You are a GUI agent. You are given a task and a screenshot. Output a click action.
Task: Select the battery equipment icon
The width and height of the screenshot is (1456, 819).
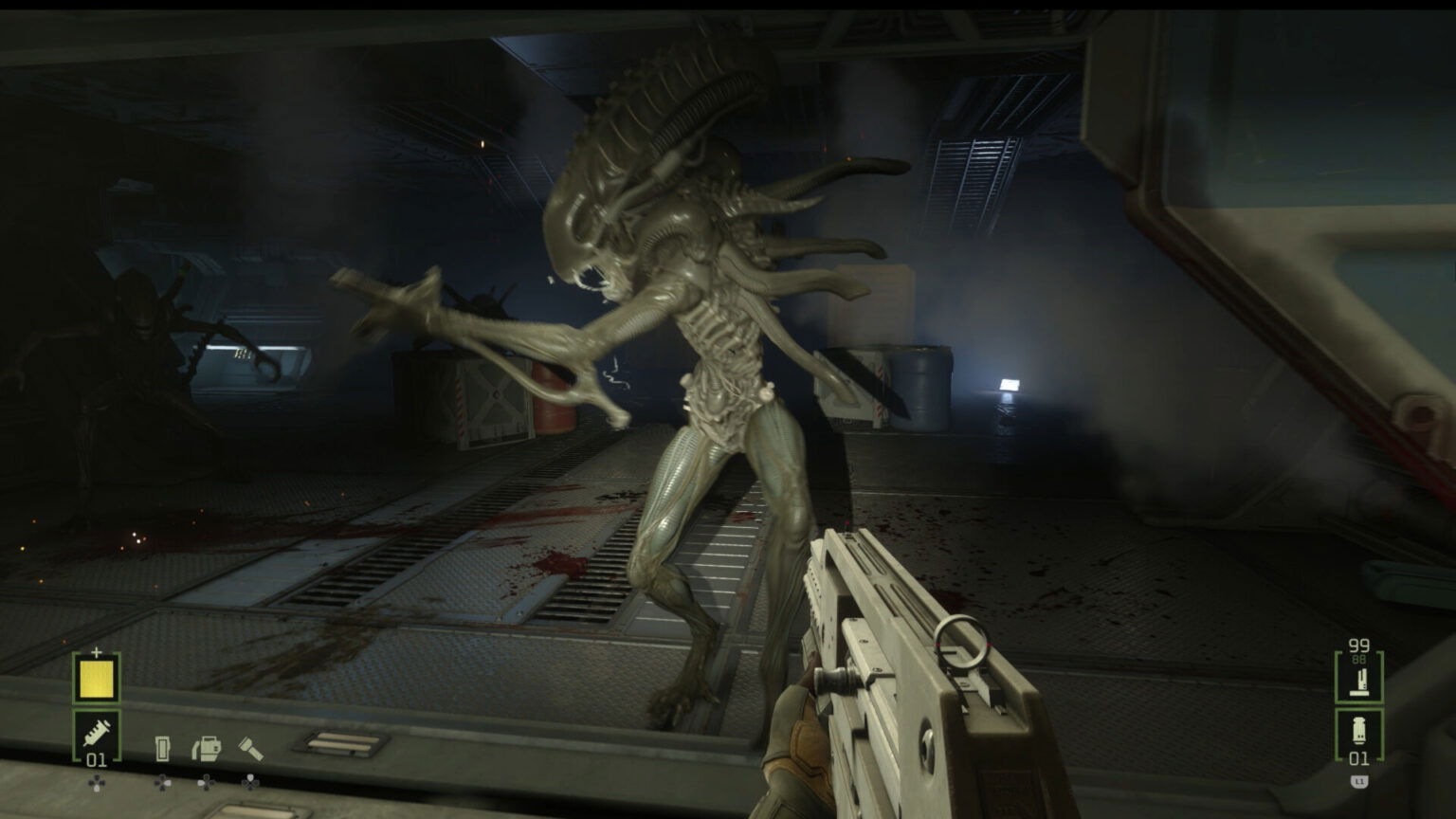(162, 748)
